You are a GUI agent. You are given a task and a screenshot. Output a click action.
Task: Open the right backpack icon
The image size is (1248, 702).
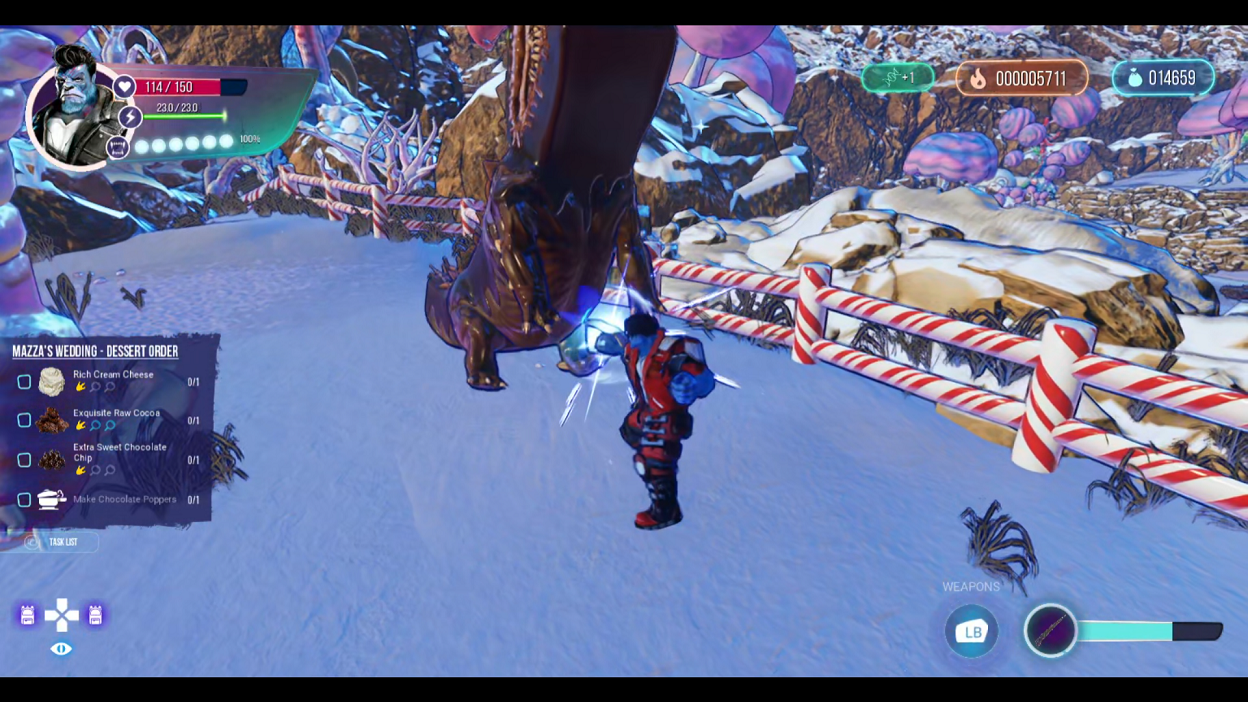point(96,615)
